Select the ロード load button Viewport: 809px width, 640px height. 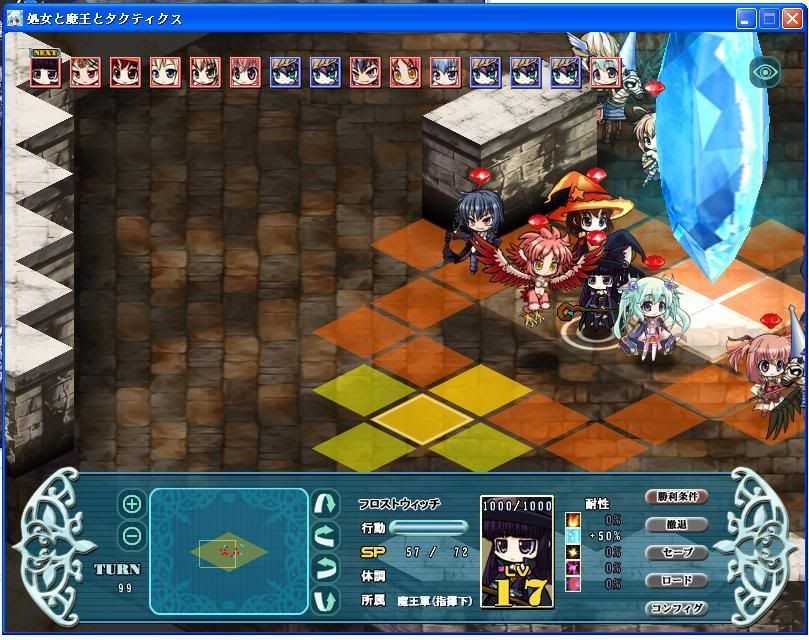pos(677,580)
